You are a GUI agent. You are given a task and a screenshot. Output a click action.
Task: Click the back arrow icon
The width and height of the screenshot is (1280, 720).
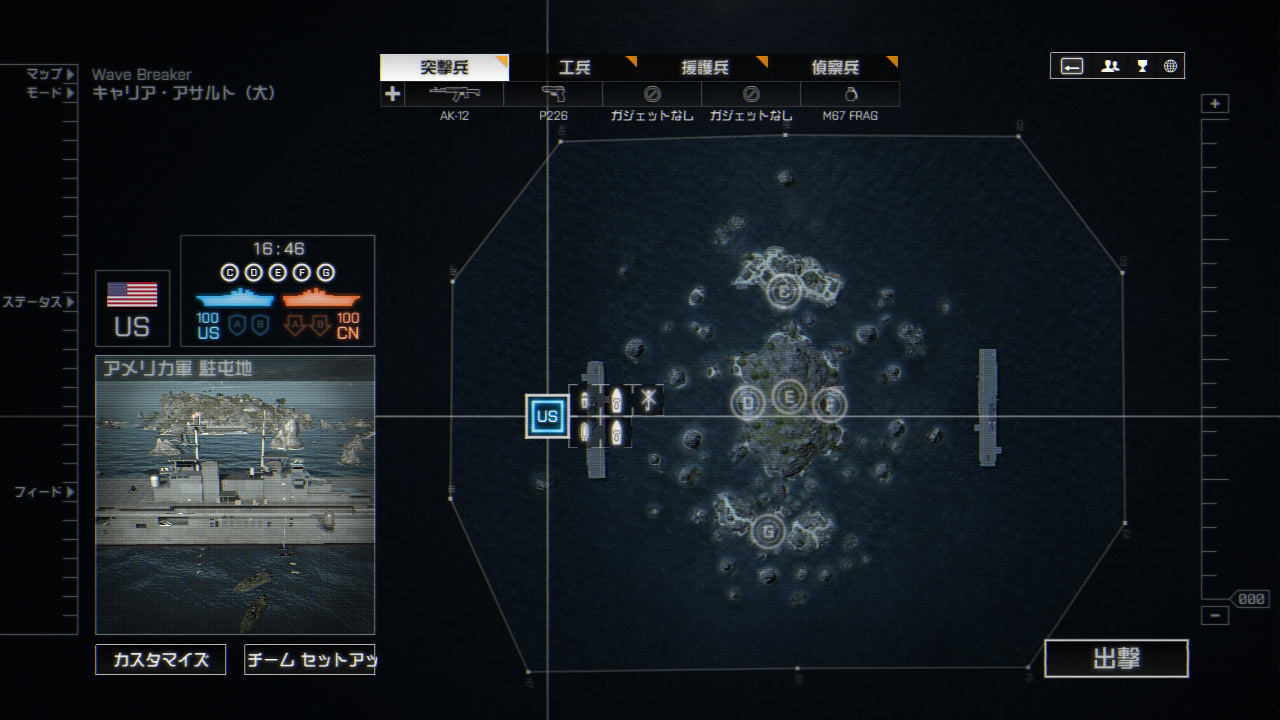[1071, 66]
